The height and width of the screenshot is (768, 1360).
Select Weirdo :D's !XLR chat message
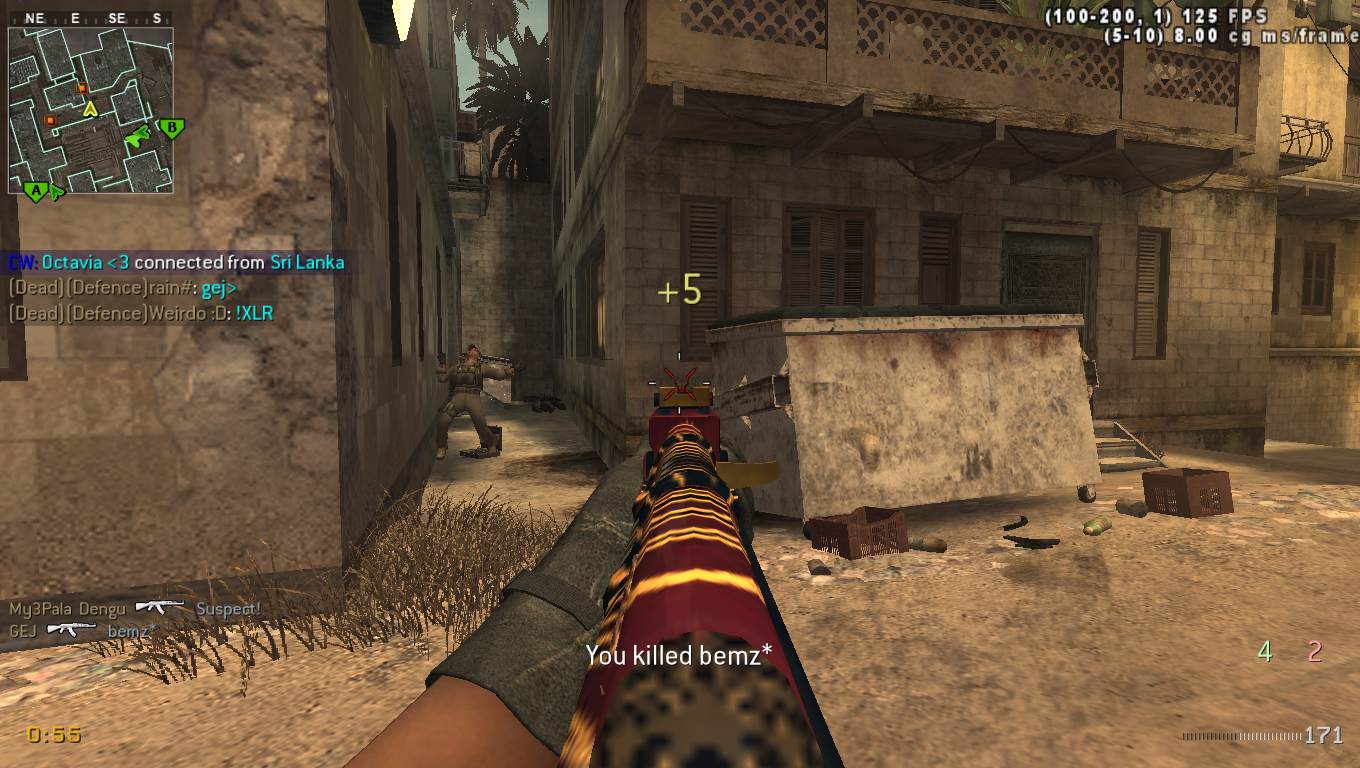point(140,314)
